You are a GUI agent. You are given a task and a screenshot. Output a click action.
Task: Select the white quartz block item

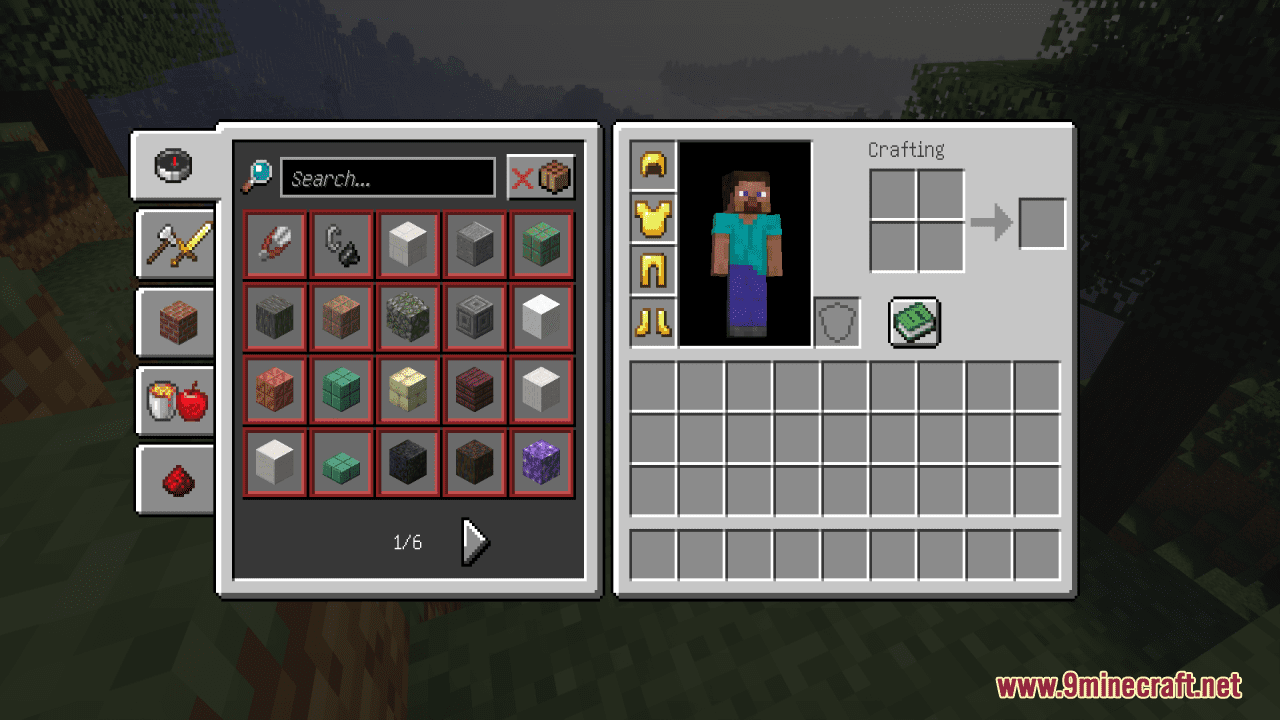pos(541,317)
